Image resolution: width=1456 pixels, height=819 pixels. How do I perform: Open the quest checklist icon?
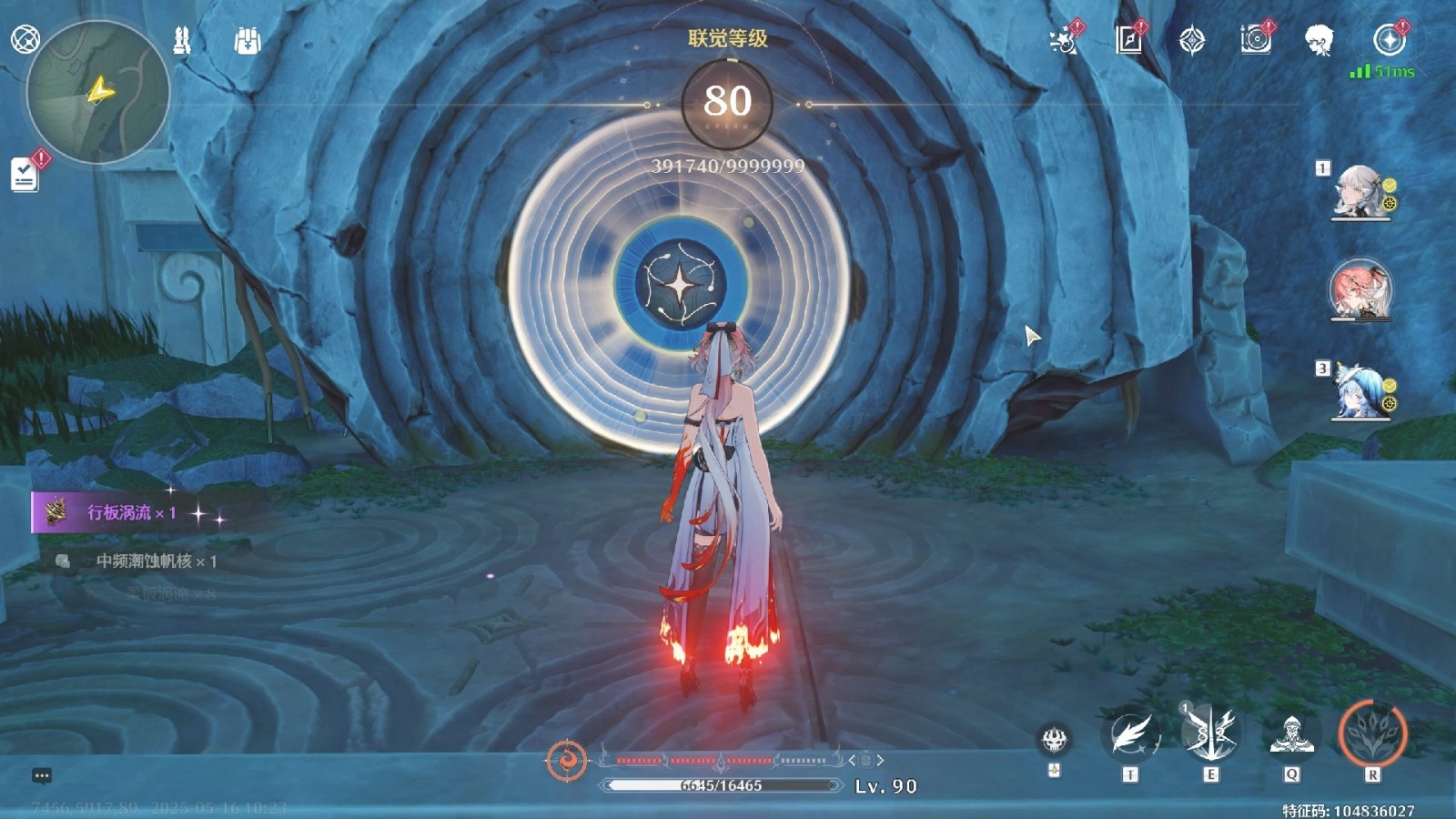pos(25,174)
